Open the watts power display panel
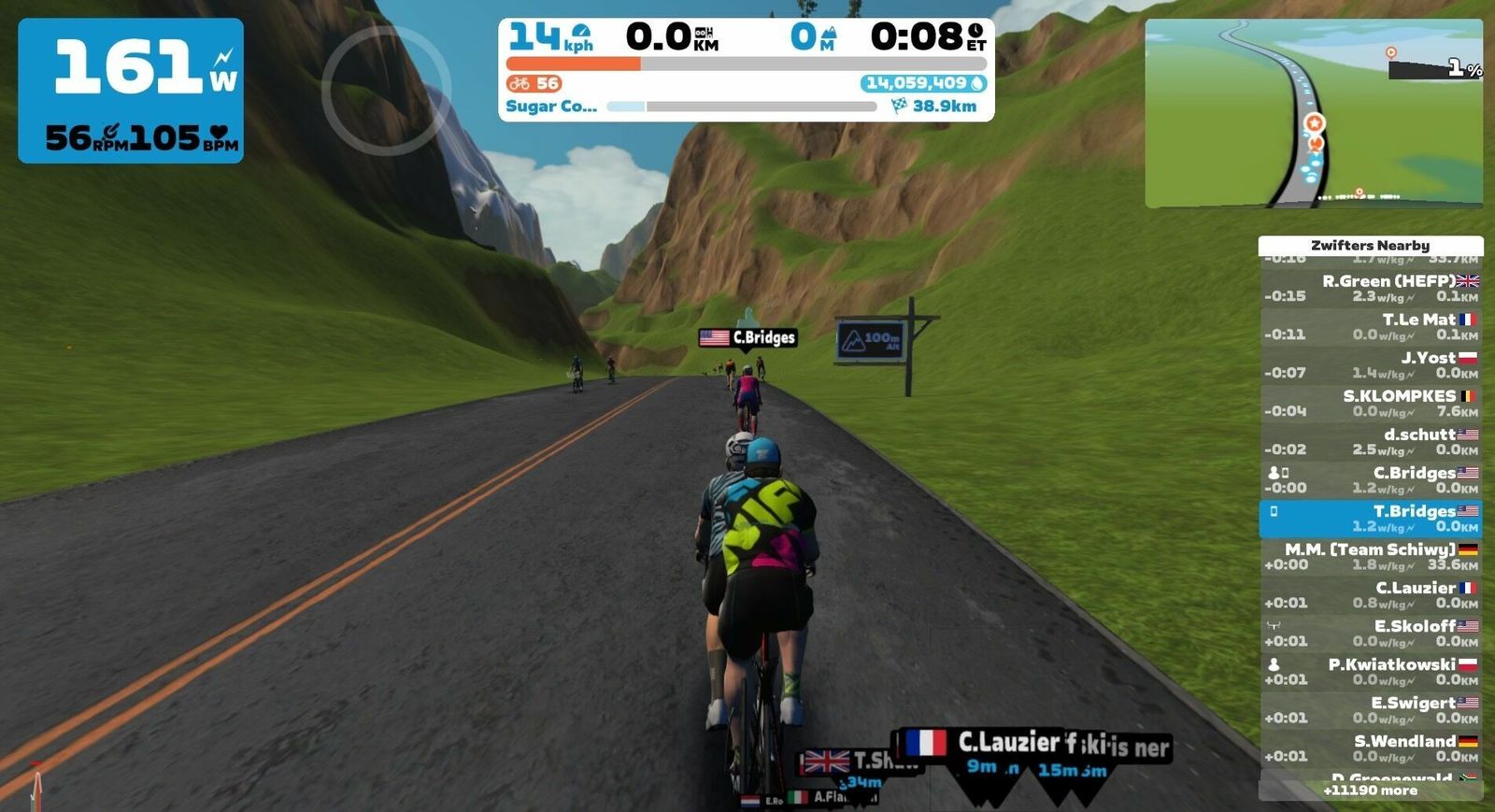The height and width of the screenshot is (812, 1495). (x=131, y=91)
